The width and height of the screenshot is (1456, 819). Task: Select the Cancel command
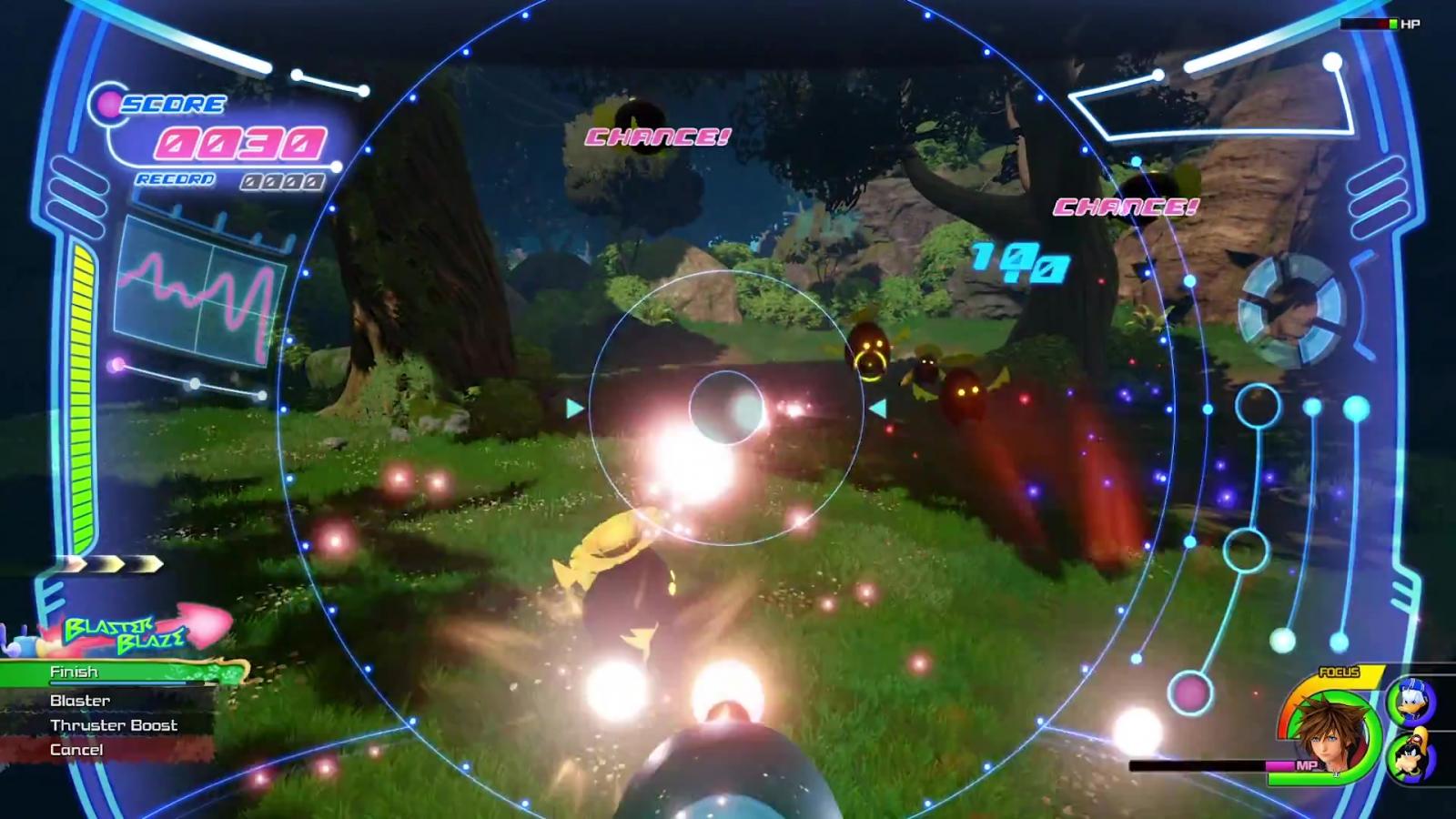[76, 750]
